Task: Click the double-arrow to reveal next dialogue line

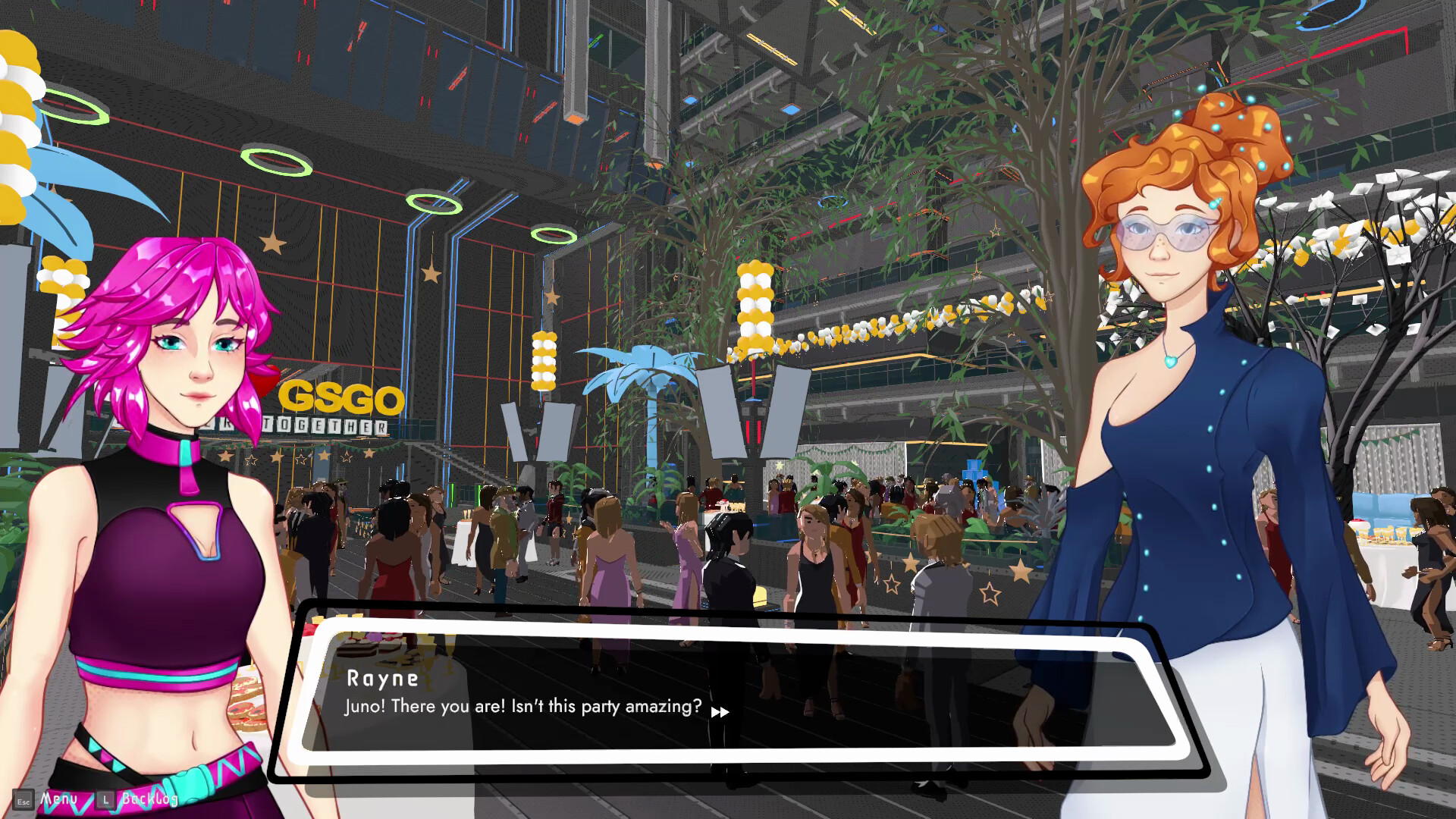Action: [720, 712]
